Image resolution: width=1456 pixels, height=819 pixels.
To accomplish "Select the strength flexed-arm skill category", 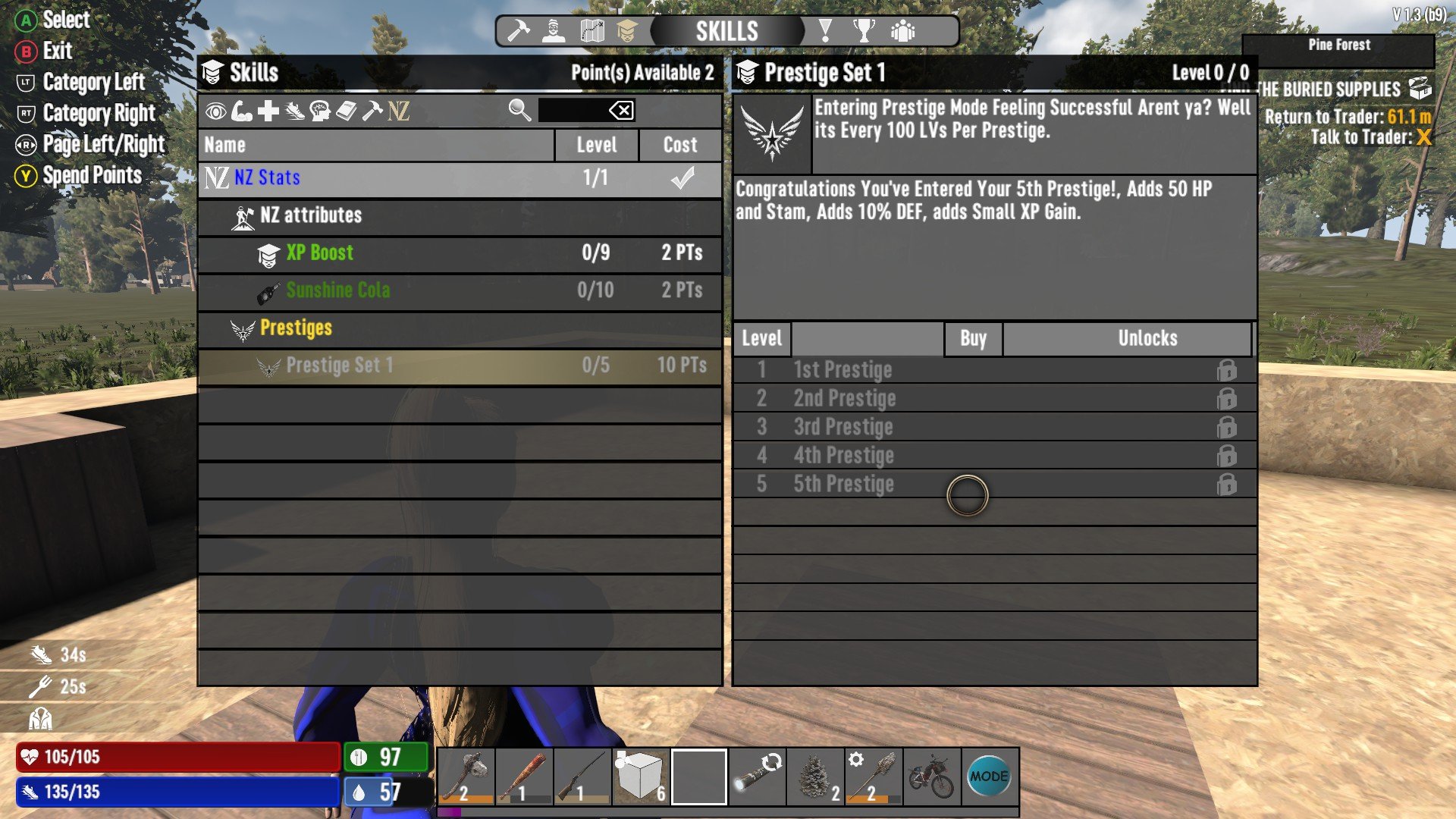I will click(241, 112).
